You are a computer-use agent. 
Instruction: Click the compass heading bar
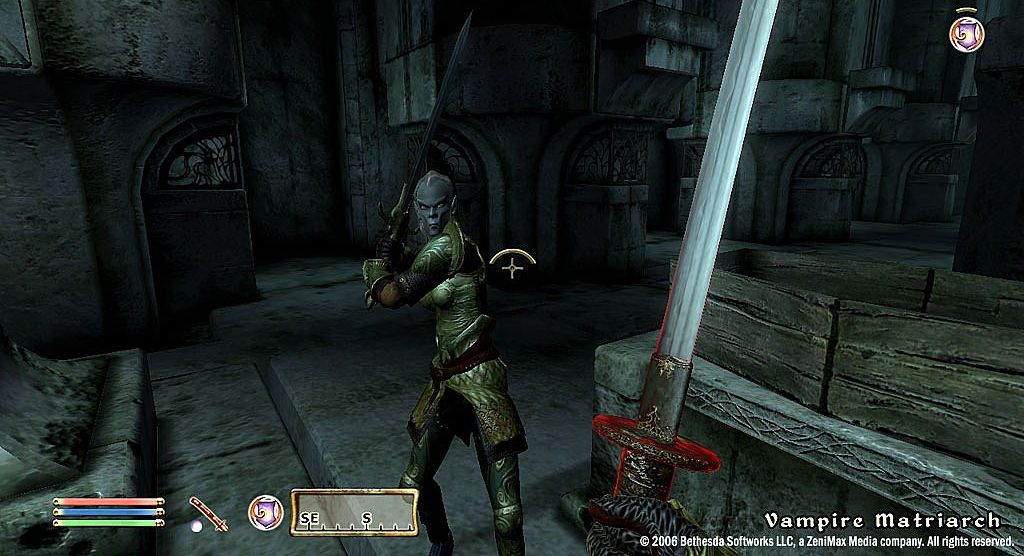click(353, 512)
